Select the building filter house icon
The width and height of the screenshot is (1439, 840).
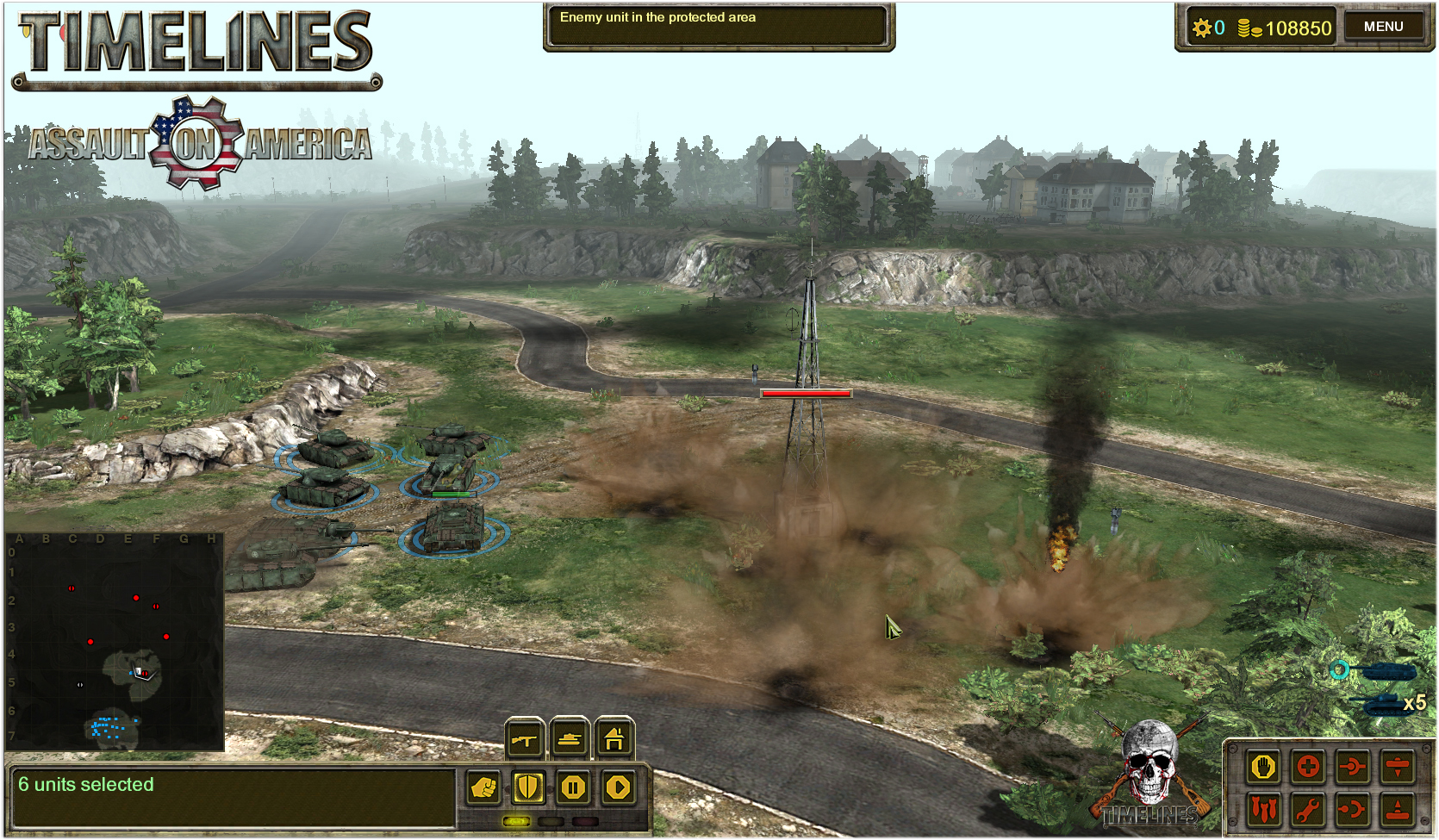point(614,739)
